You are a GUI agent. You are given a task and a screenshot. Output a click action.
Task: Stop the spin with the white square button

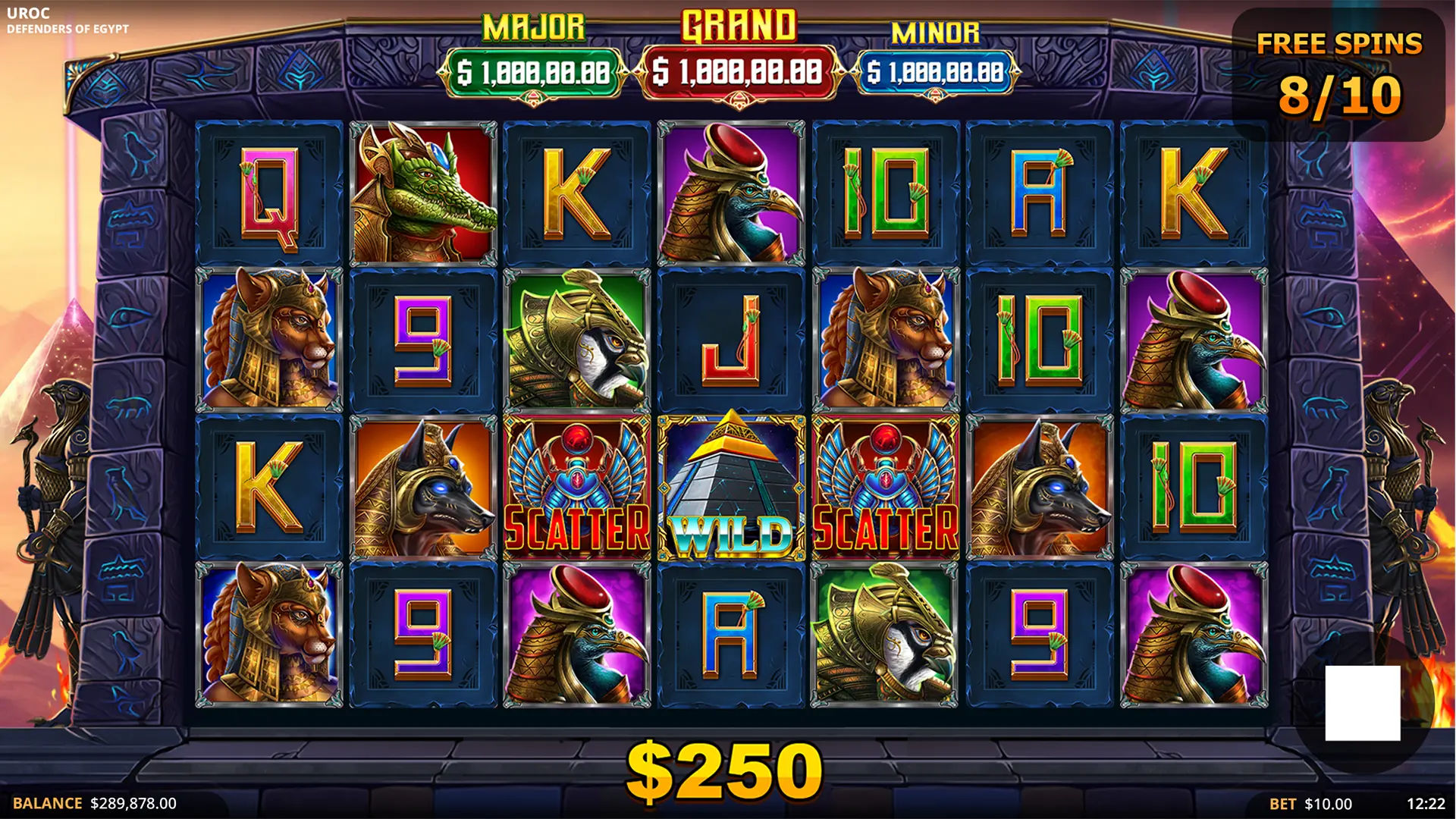[1362, 703]
